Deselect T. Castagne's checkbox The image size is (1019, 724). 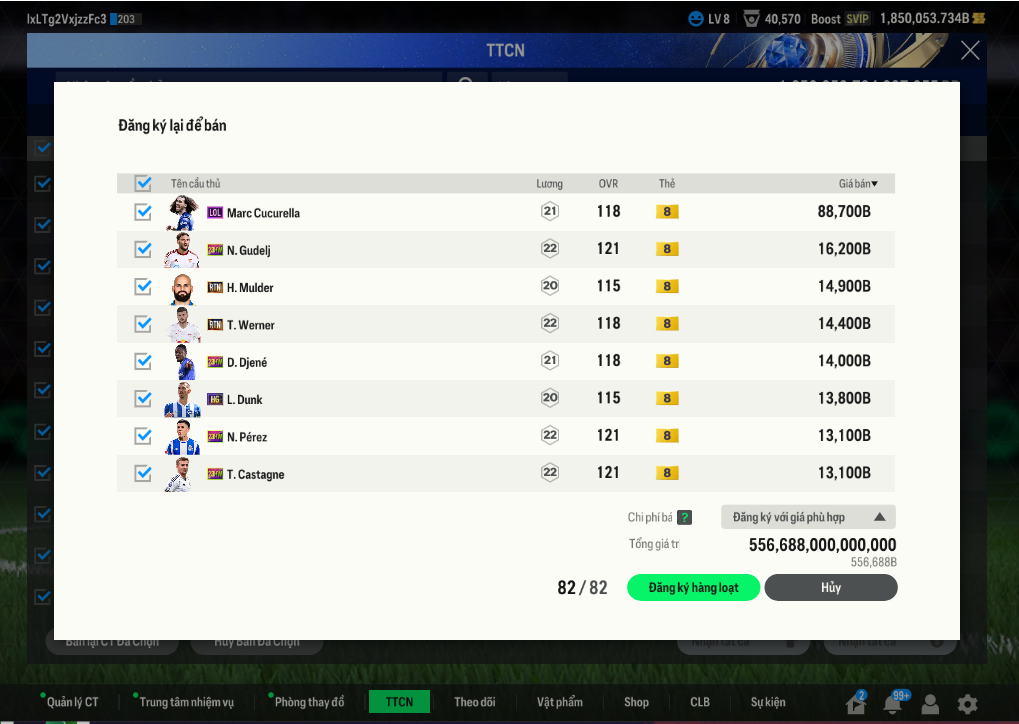point(143,473)
